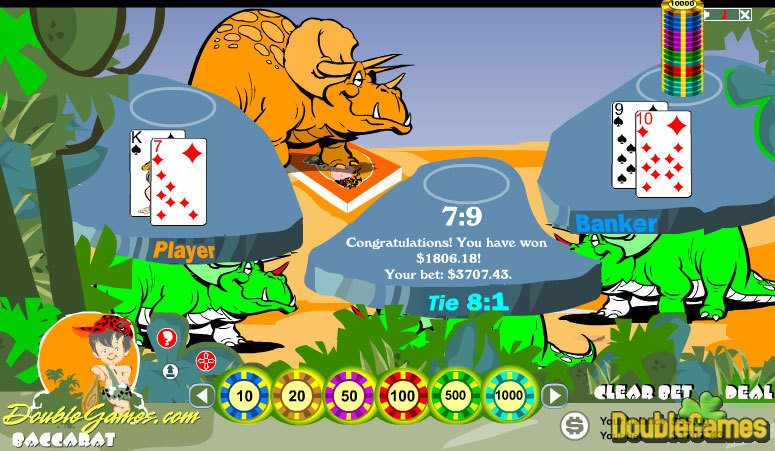Choose the green 500 chip
This screenshot has width=775, height=451.
point(456,396)
